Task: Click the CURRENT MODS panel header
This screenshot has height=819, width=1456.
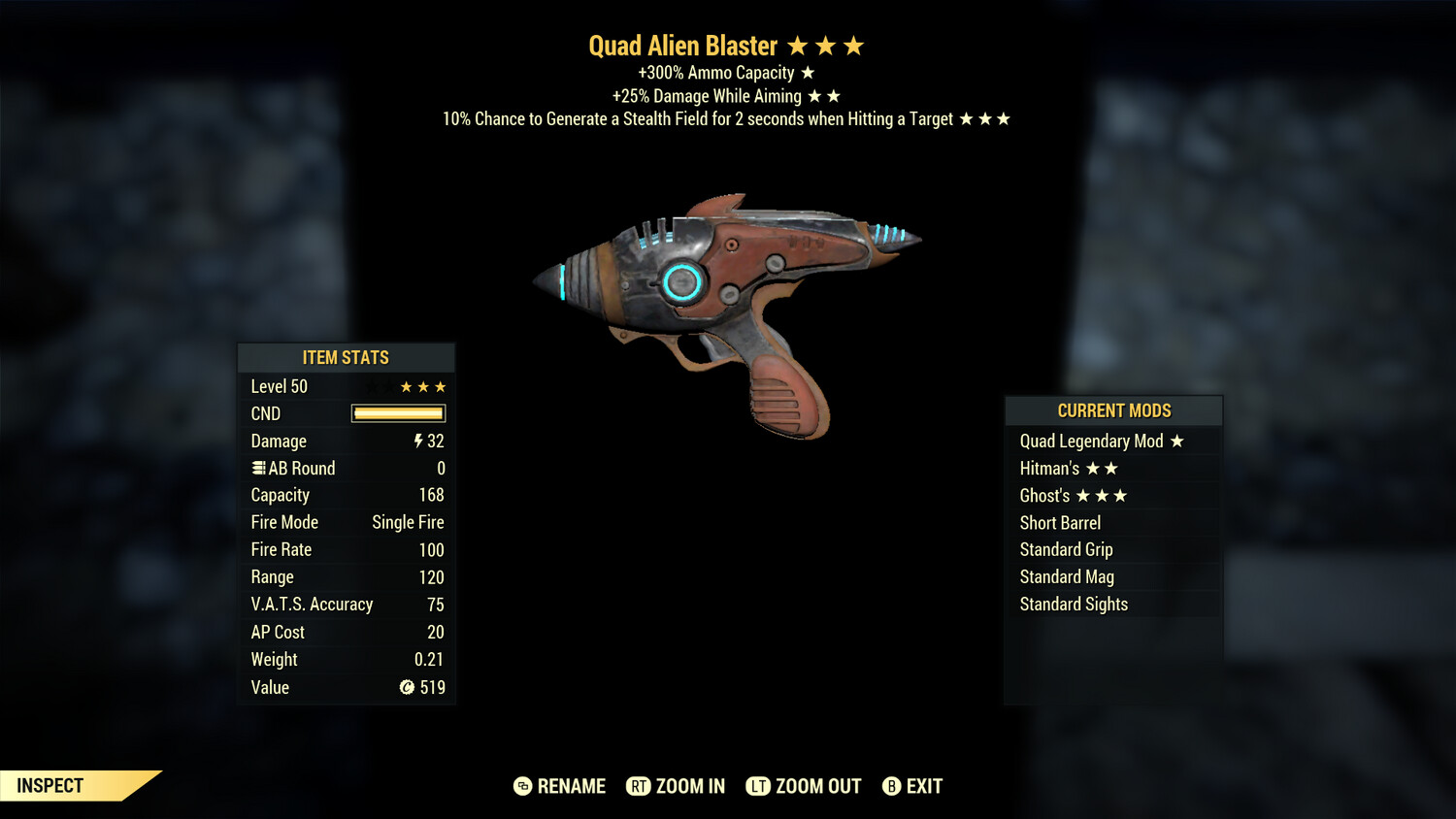Action: [x=1113, y=410]
